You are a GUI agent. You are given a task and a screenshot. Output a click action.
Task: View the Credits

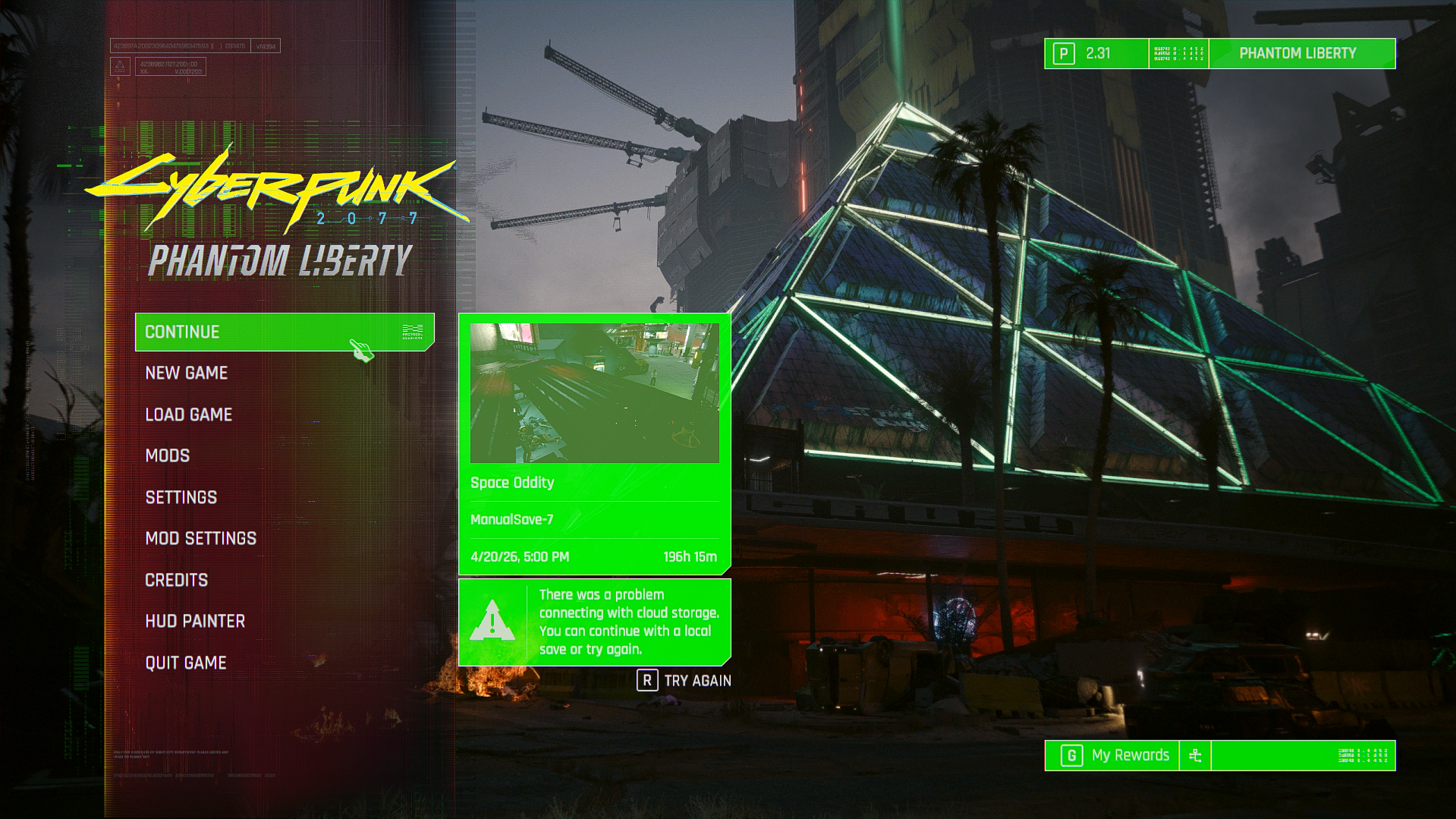[177, 580]
